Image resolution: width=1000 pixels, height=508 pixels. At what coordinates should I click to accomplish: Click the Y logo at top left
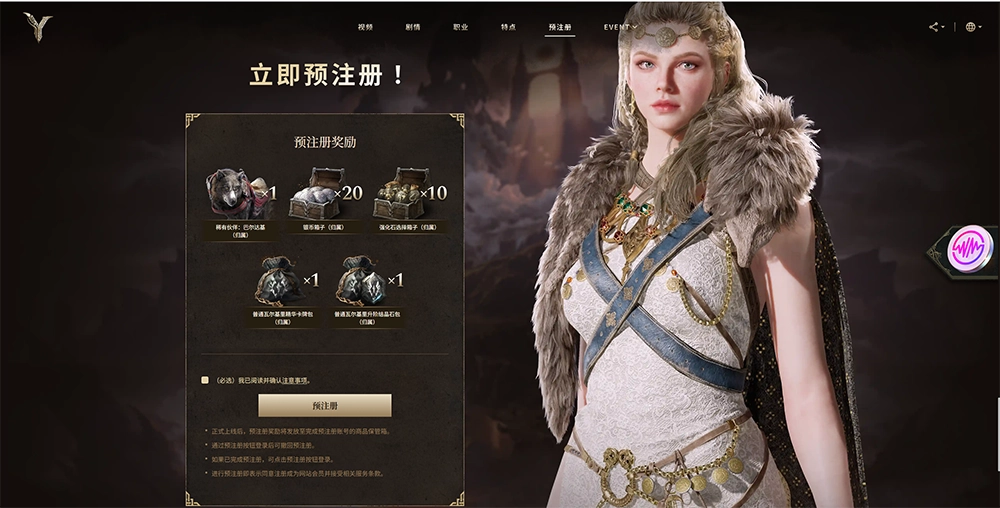click(x=38, y=27)
